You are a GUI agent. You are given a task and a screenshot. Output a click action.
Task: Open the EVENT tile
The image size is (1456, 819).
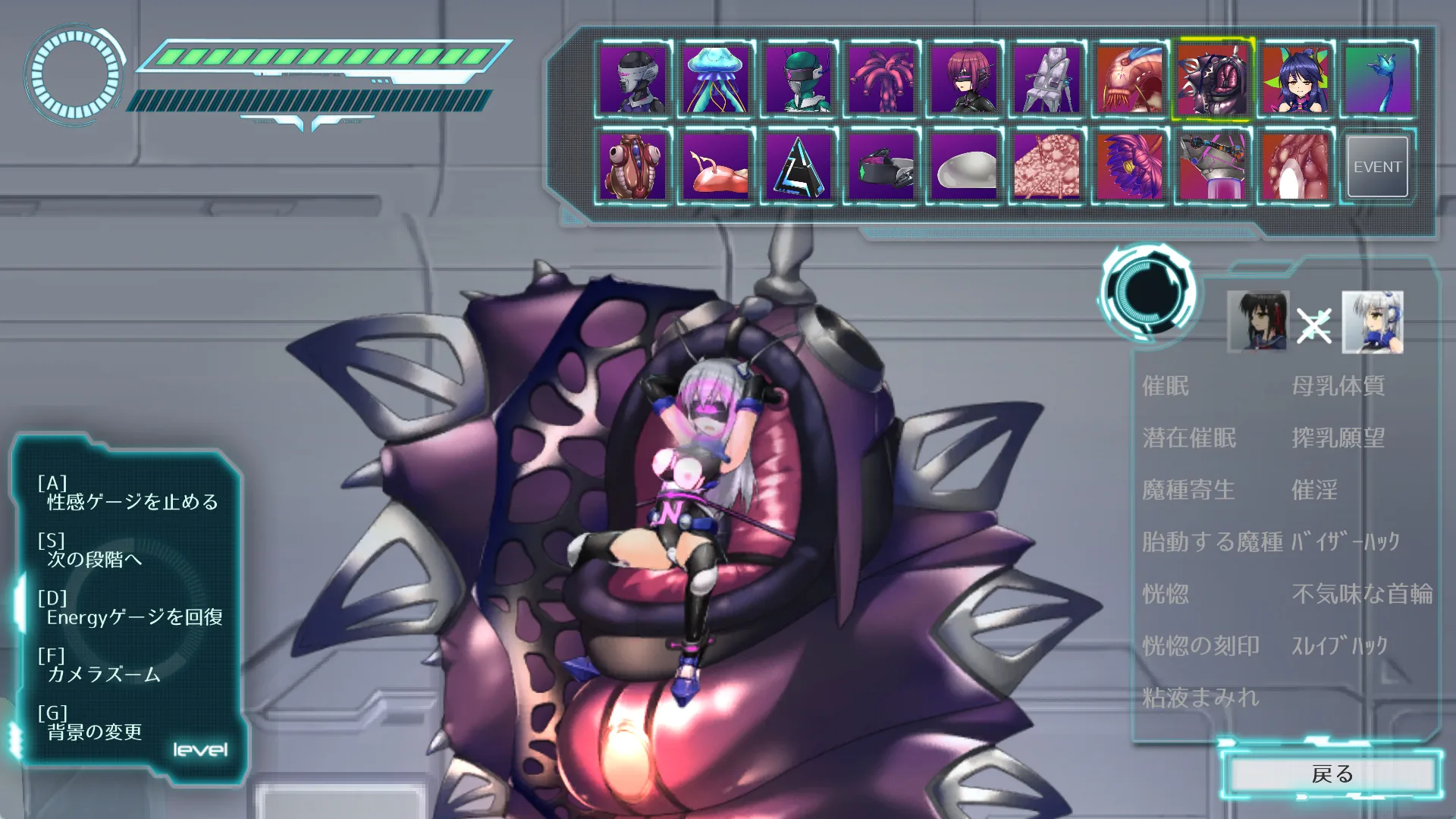coord(1377,167)
